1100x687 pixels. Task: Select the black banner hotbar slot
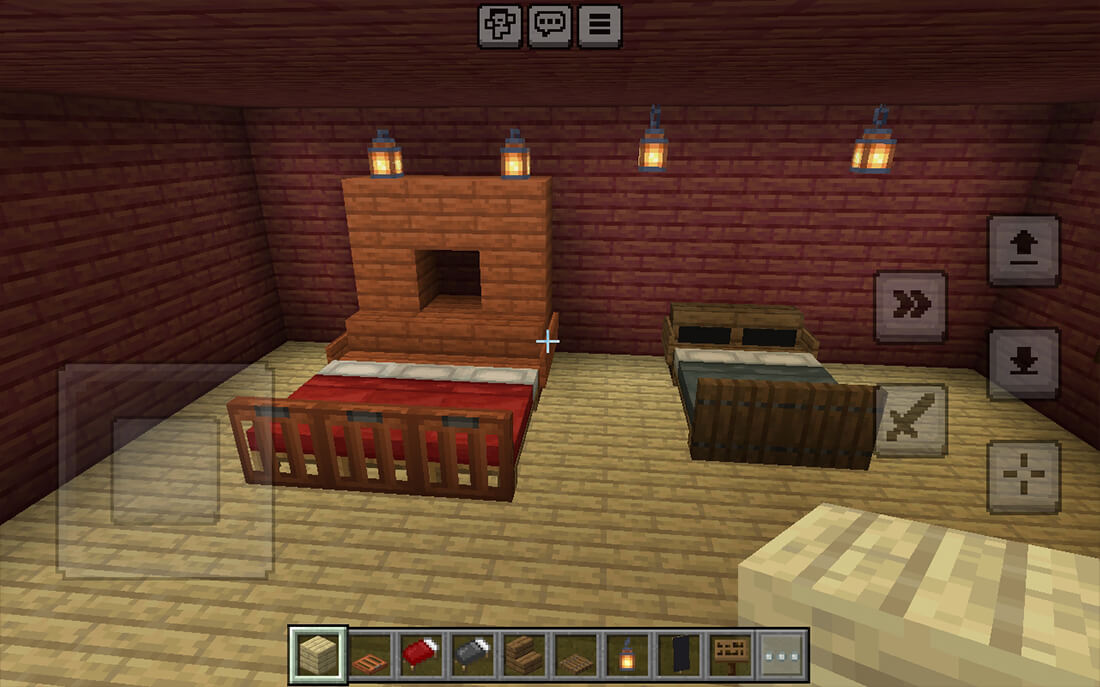[x=679, y=654]
